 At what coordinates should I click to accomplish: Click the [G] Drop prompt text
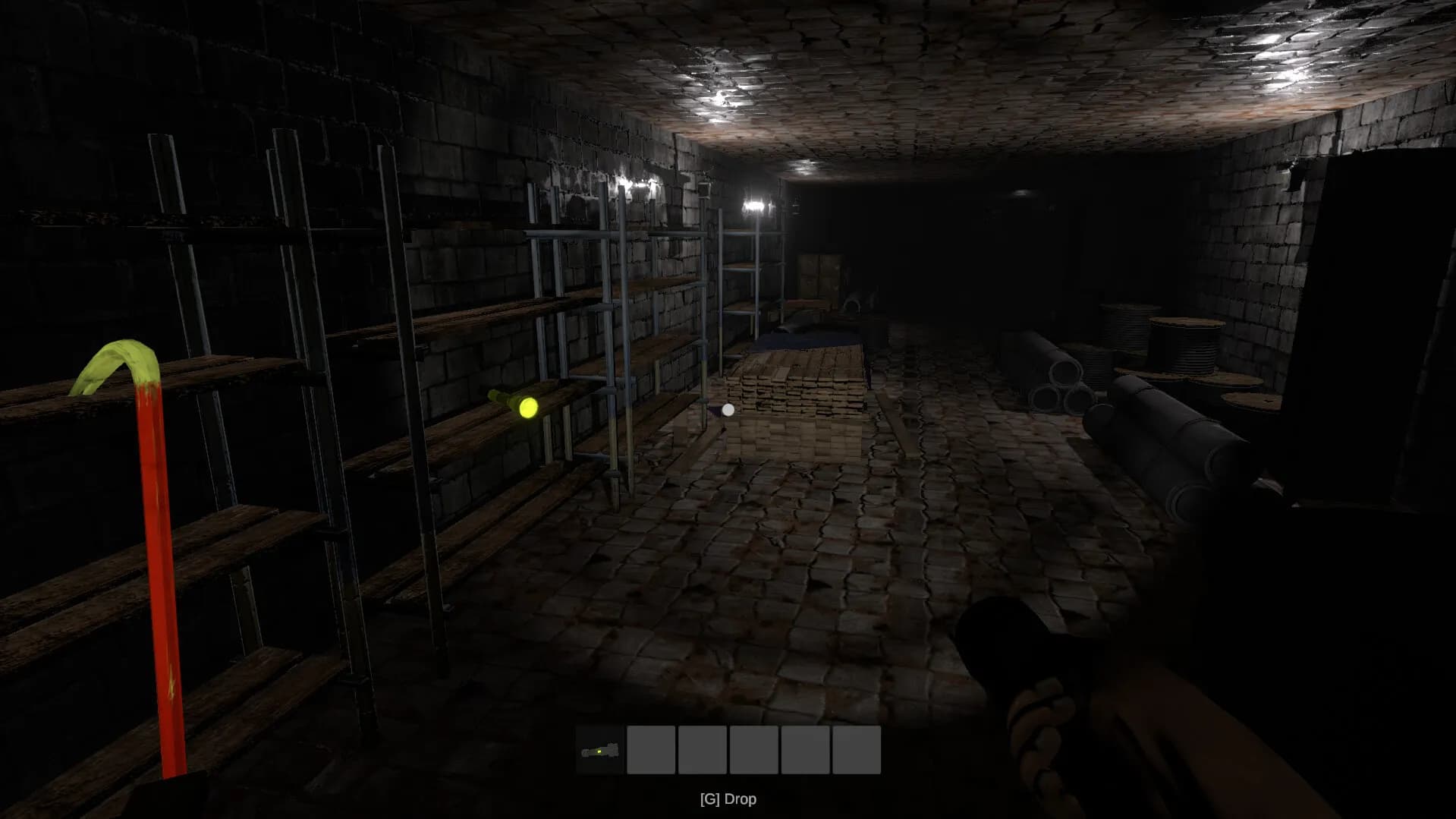coord(728,799)
